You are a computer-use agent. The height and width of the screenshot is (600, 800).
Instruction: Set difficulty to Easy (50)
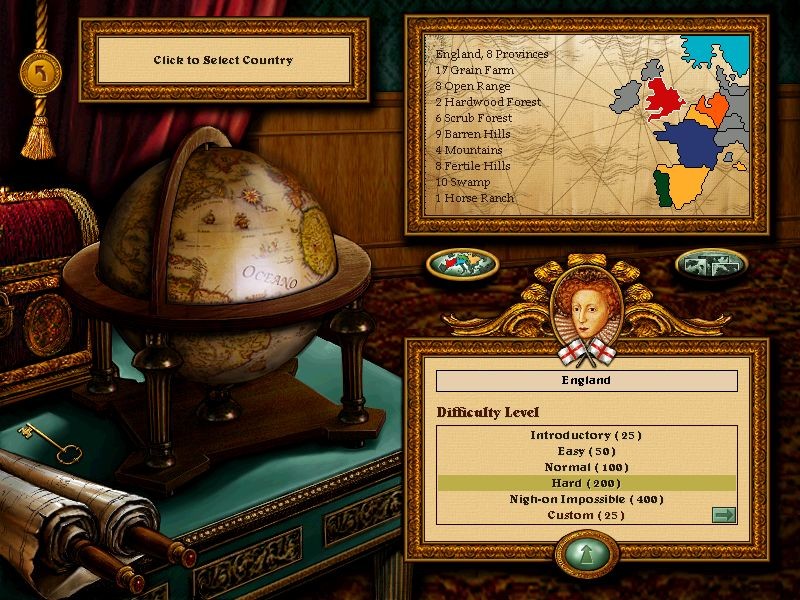586,451
